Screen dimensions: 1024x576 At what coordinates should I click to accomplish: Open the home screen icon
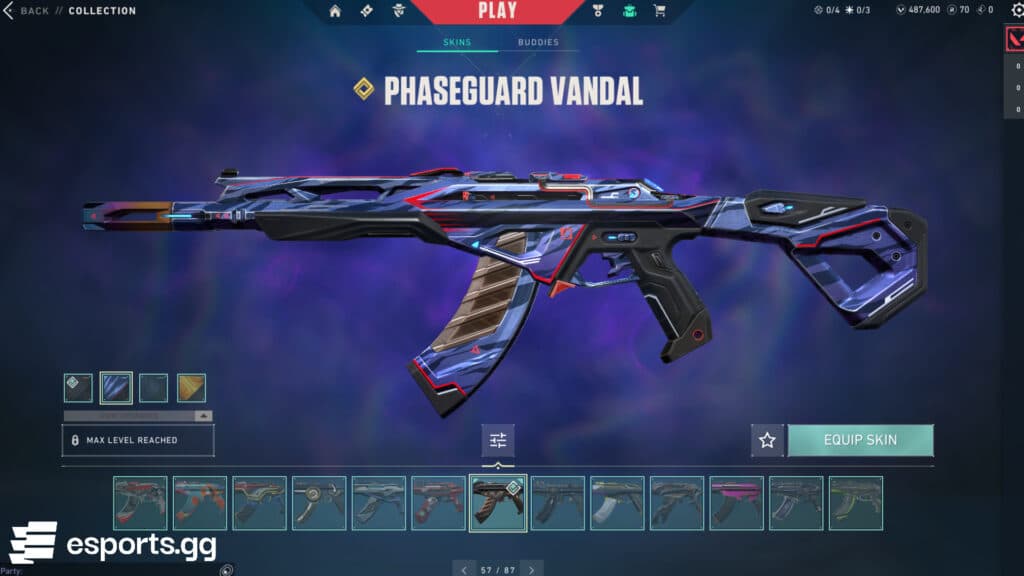click(x=335, y=11)
